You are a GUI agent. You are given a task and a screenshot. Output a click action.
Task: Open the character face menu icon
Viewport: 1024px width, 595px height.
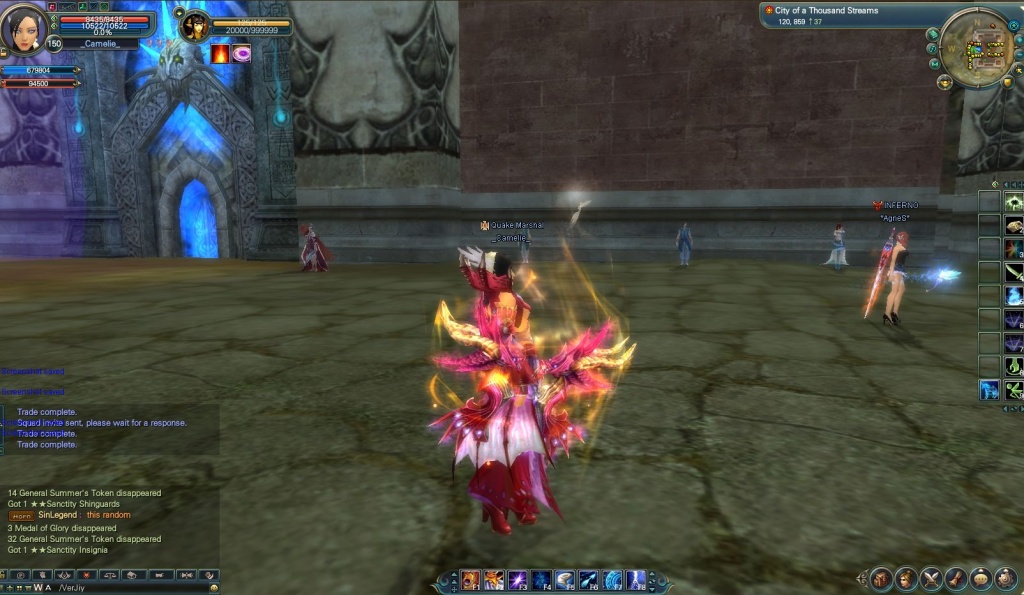[906, 578]
